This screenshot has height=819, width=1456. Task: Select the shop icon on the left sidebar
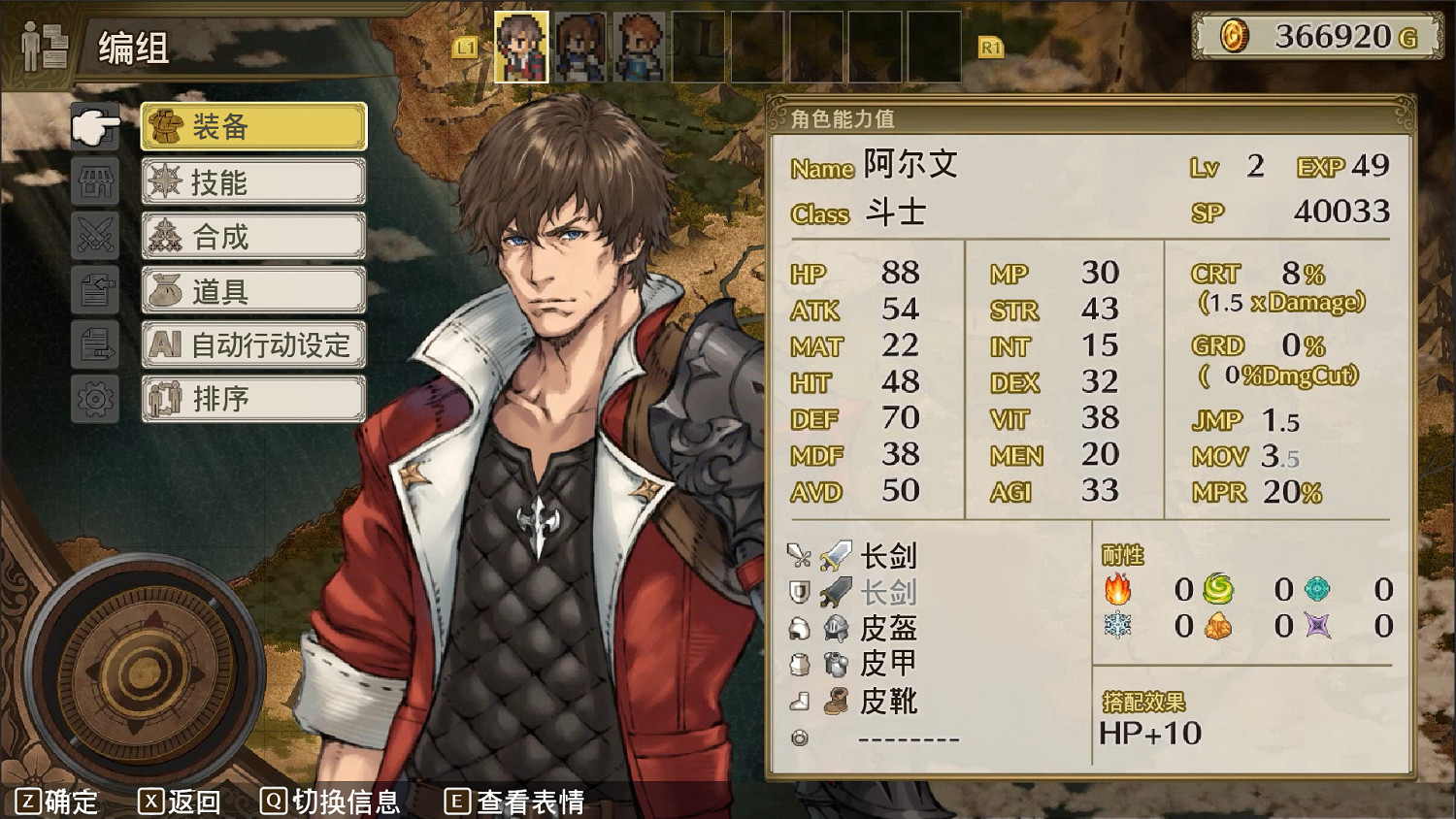click(94, 181)
